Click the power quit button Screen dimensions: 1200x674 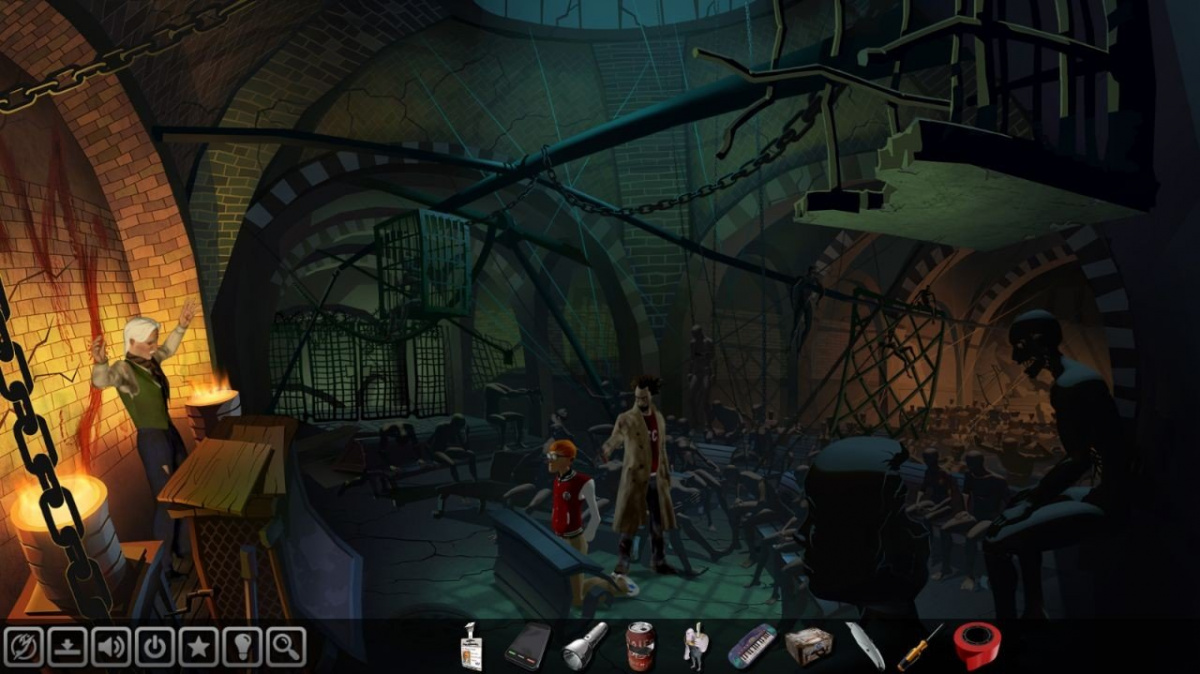[154, 646]
